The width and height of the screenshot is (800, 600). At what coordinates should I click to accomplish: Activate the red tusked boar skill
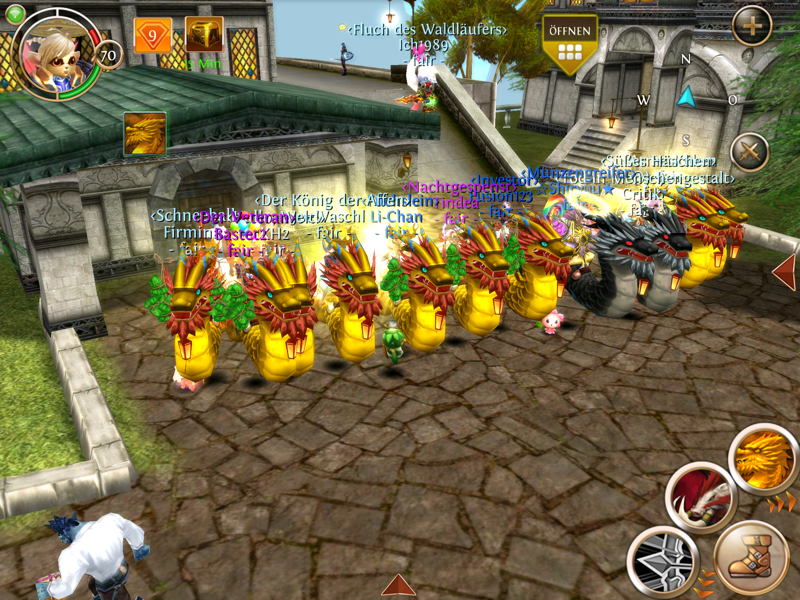tap(700, 496)
